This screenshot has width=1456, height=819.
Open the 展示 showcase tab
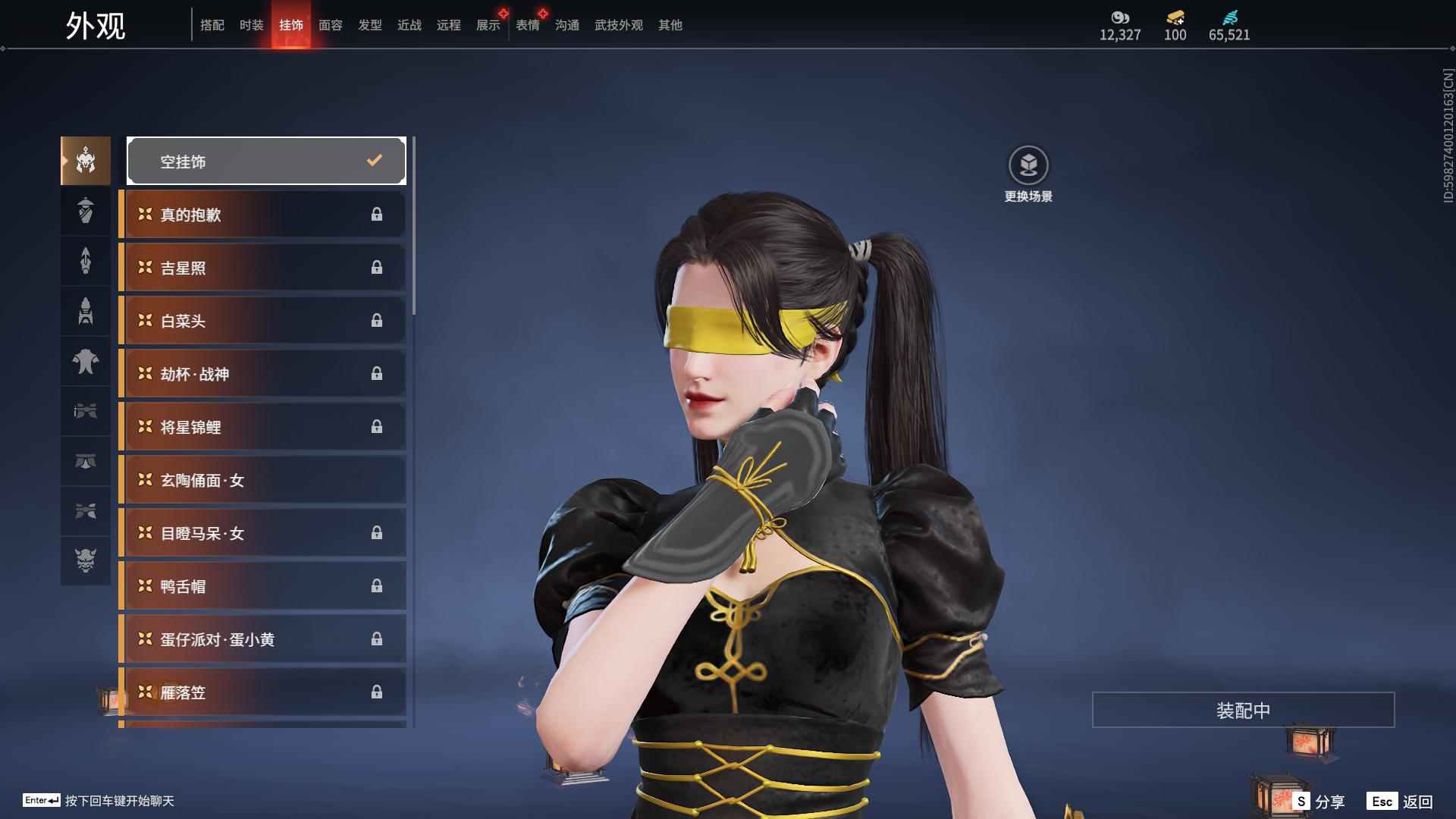pos(488,25)
